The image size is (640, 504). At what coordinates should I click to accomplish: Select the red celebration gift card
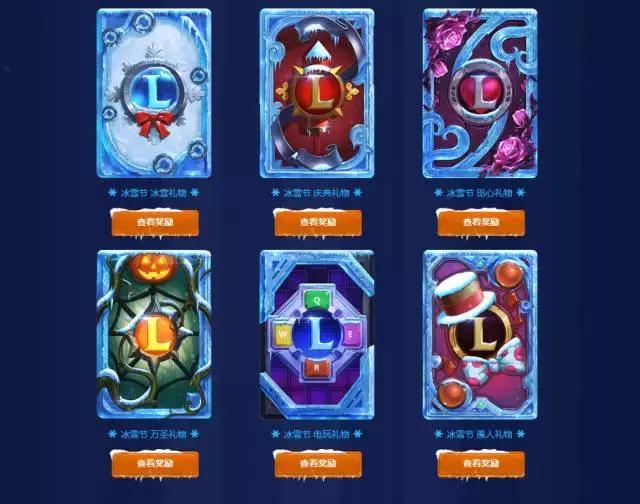pyautogui.click(x=317, y=93)
